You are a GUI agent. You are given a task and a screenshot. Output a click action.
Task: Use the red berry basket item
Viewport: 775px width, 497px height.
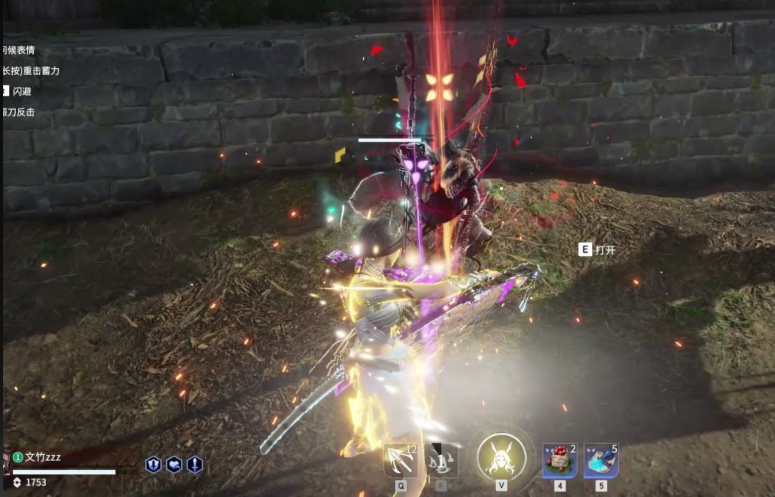559,460
